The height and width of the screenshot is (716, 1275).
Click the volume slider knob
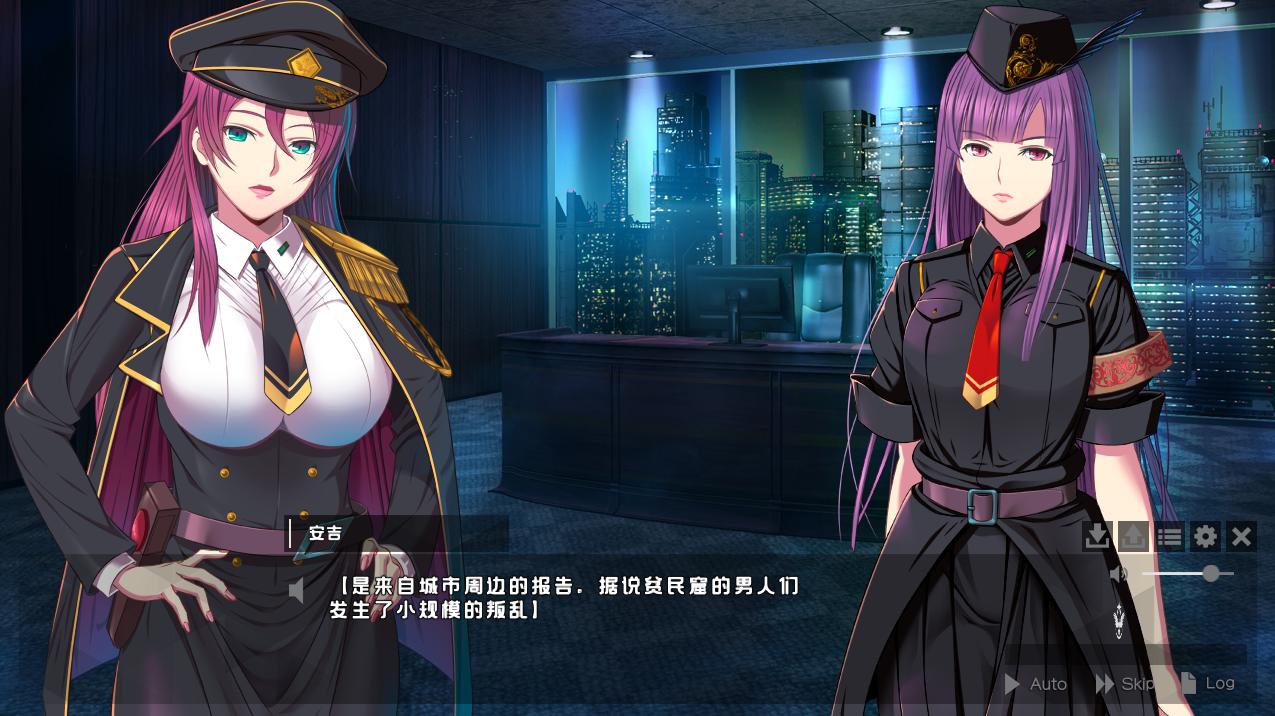tap(1211, 573)
